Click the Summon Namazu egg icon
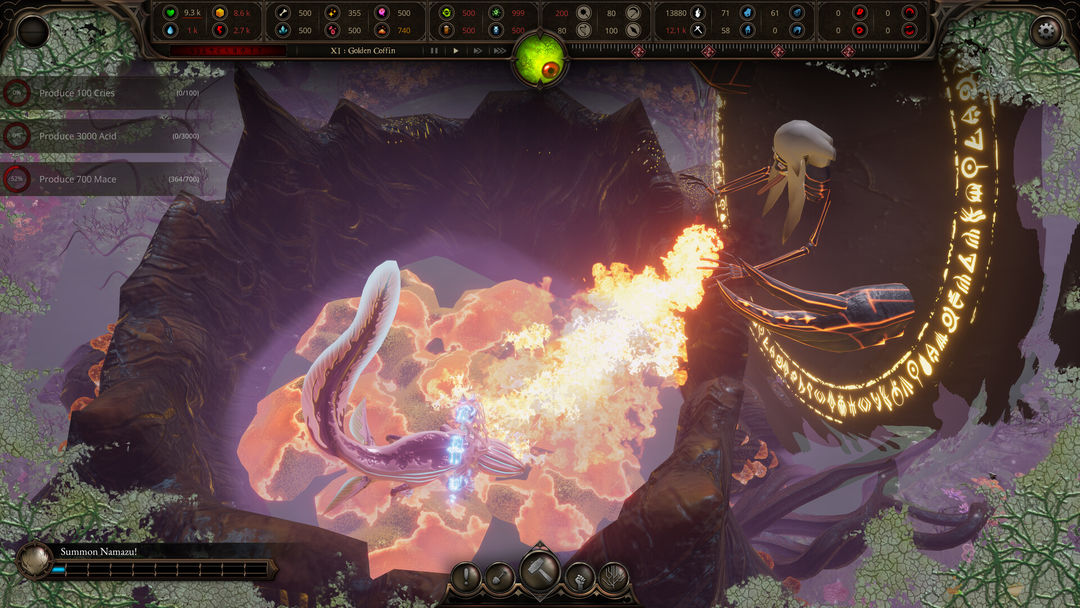The height and width of the screenshot is (608, 1080). 35,560
